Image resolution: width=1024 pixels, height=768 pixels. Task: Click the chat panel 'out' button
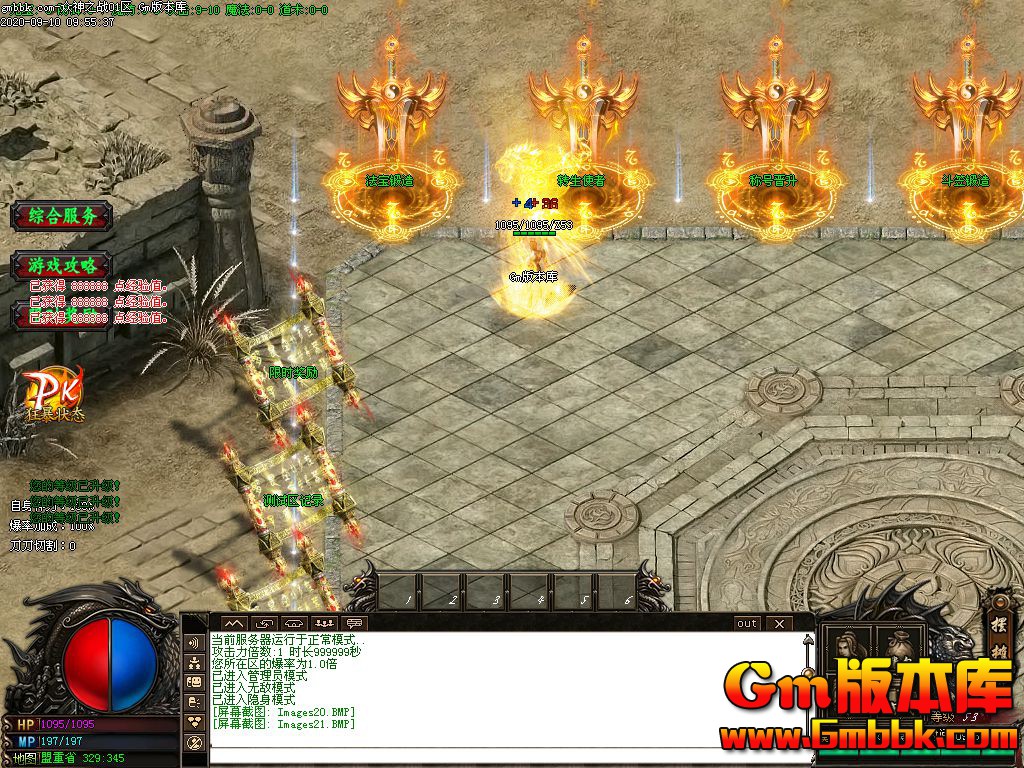click(x=747, y=623)
